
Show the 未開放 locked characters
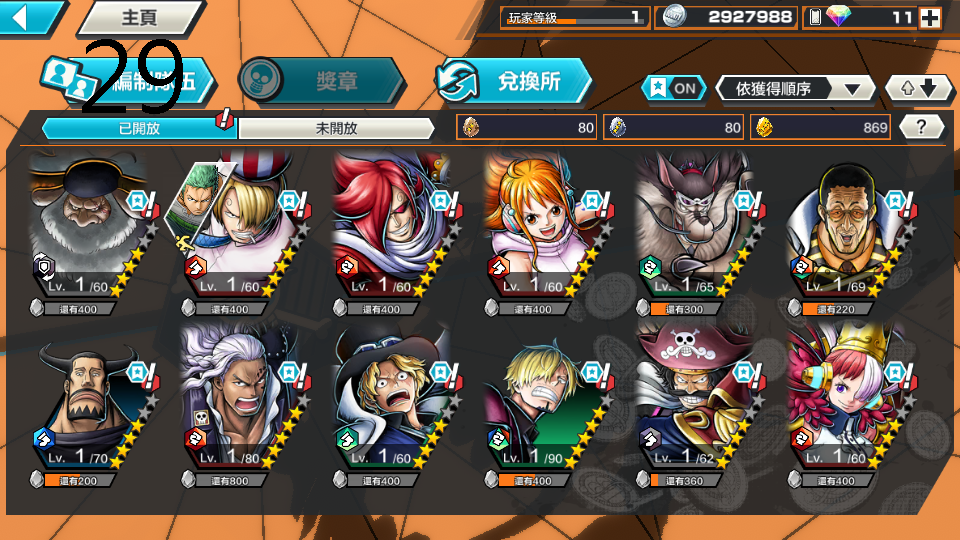(x=336, y=128)
